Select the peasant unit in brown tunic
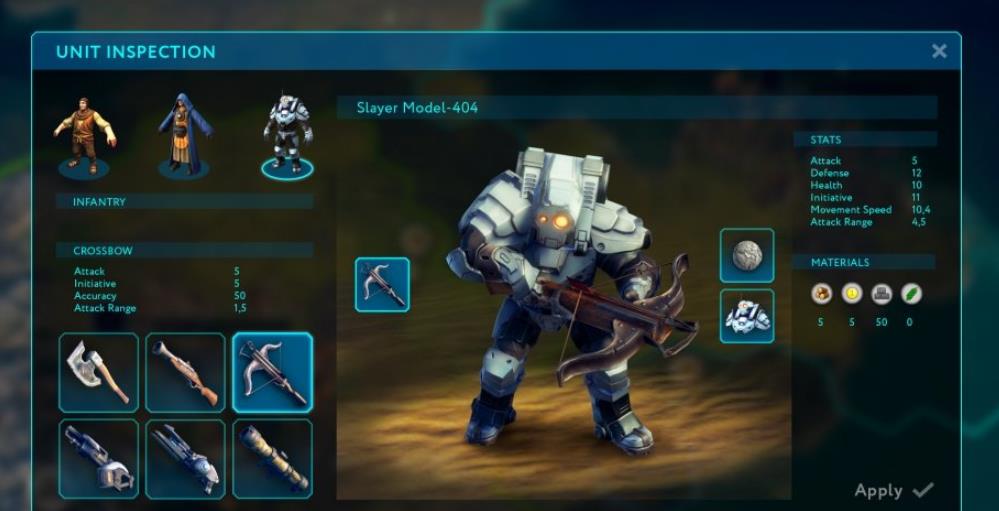Image resolution: width=999 pixels, height=511 pixels. (x=84, y=135)
